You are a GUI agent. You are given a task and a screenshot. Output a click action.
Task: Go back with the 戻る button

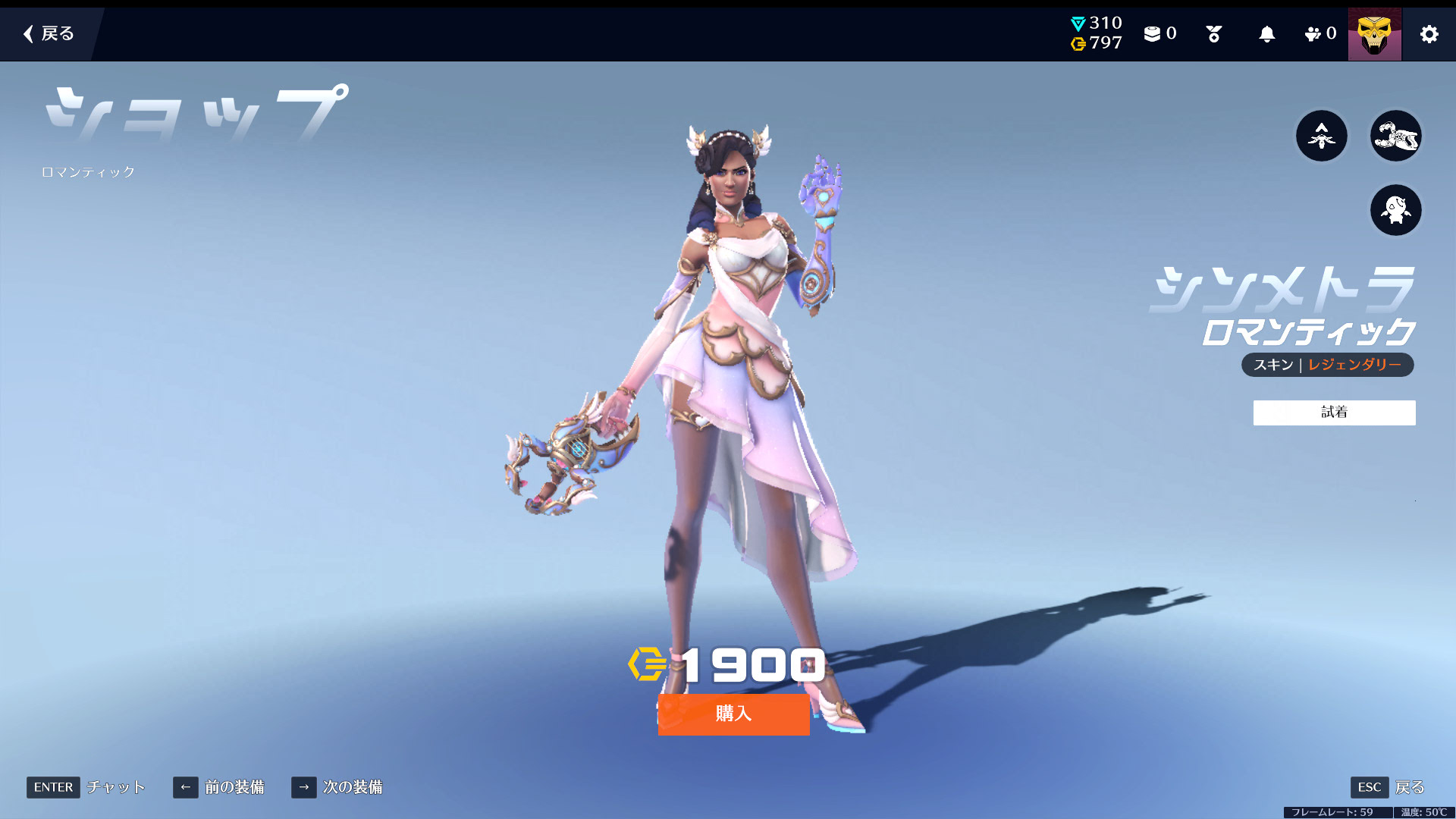49,33
